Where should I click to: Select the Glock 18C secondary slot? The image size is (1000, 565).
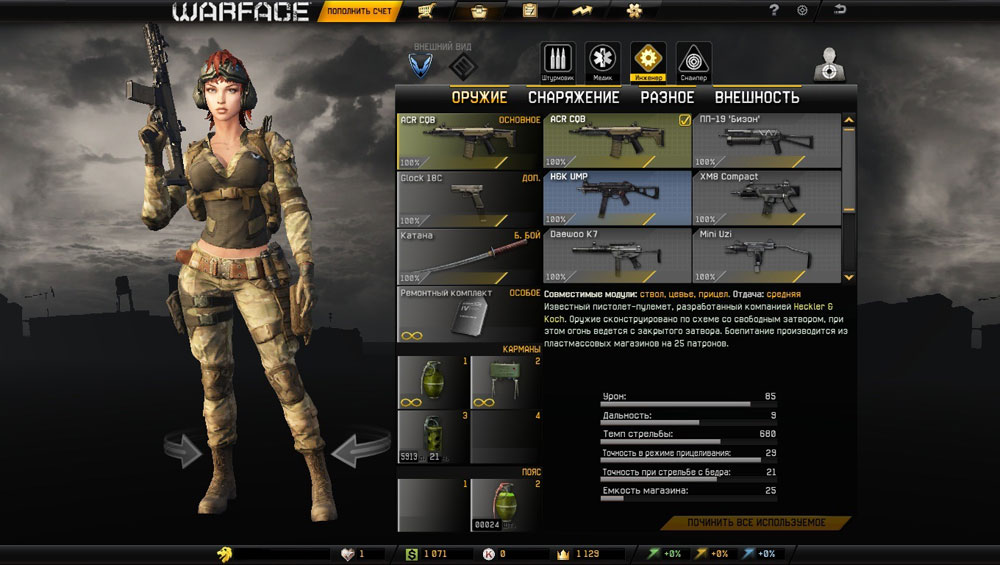pyautogui.click(x=469, y=198)
